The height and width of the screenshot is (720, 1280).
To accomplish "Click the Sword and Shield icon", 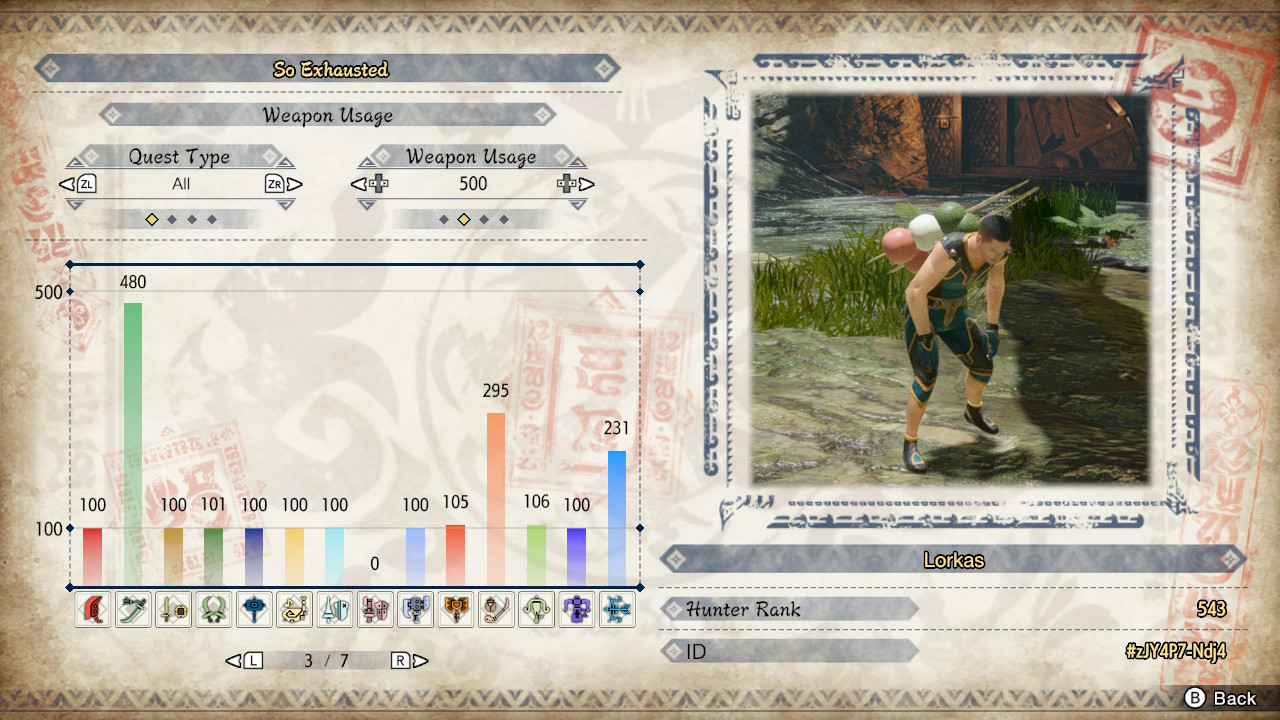I will pos(174,609).
